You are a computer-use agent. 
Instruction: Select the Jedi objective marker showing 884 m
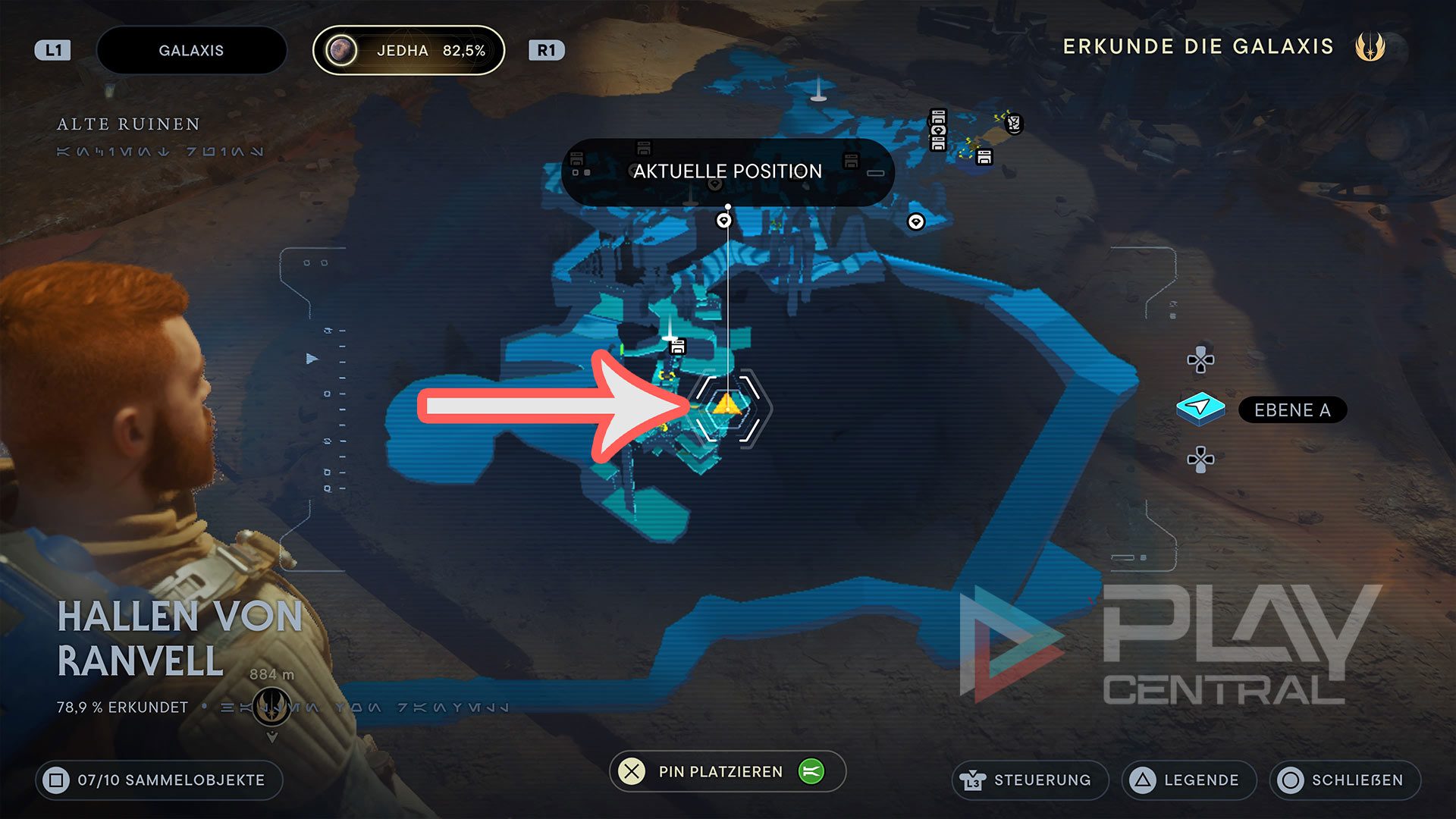(x=271, y=706)
